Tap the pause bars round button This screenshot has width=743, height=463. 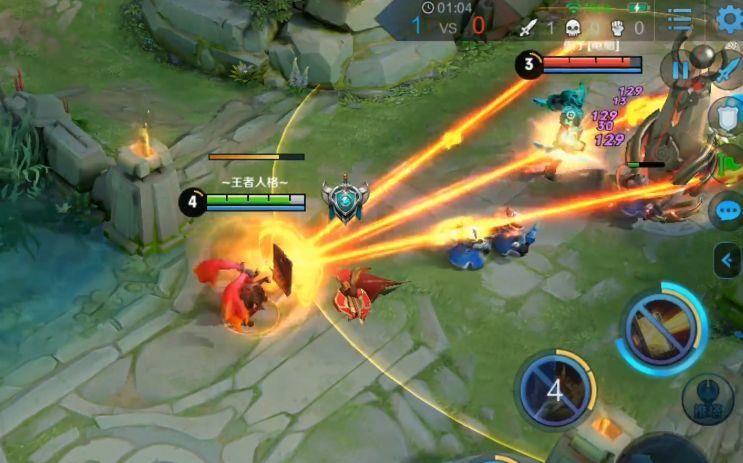[x=682, y=70]
